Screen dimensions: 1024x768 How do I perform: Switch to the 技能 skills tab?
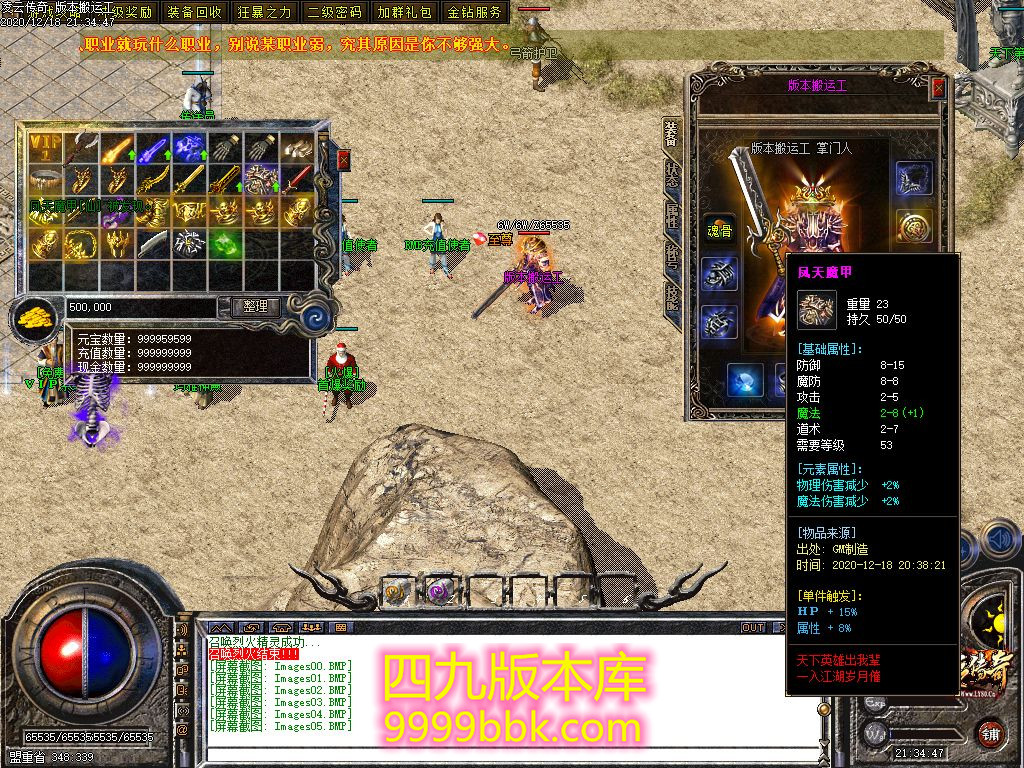(672, 297)
